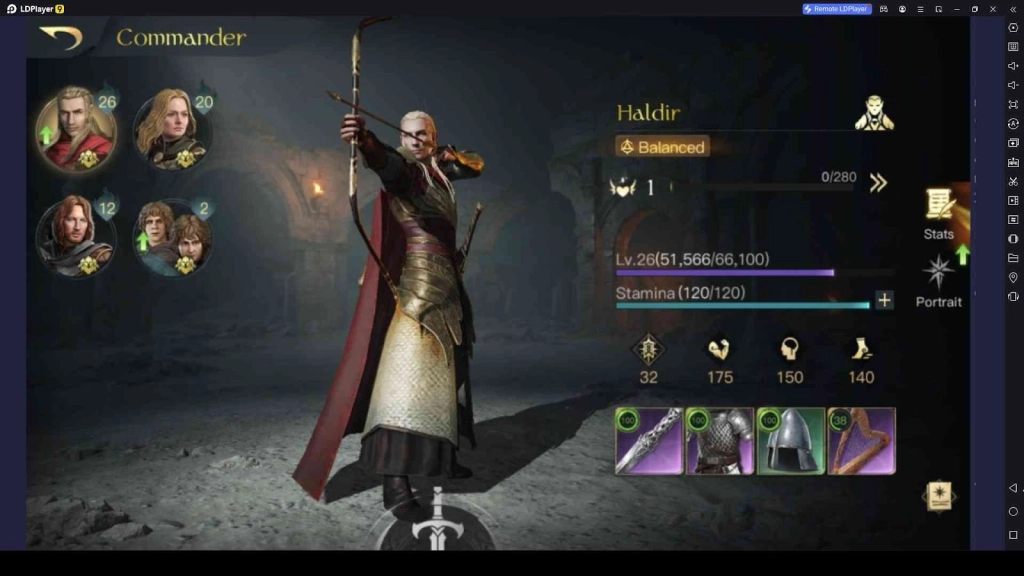Select Haldir's level 26 commander portrait
The width and height of the screenshot is (1024, 576).
pos(76,129)
